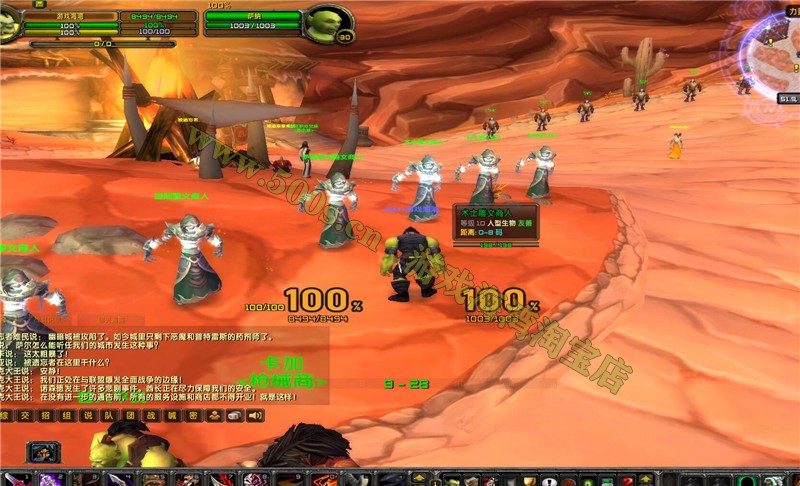Select the 交 (trade) chat channel button
800x486 pixels.
pyautogui.click(x=25, y=414)
